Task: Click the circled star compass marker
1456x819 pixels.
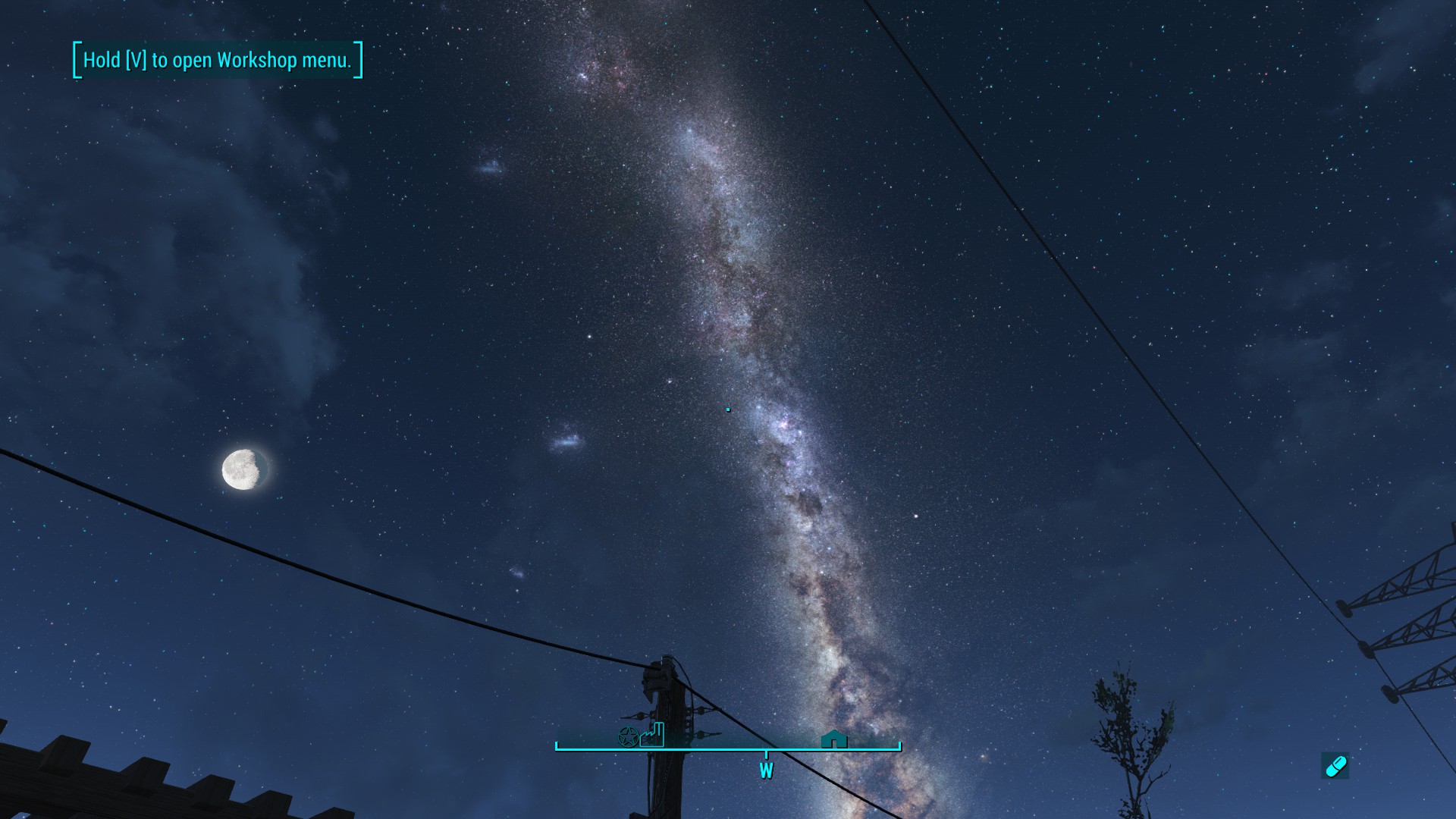Action: pos(628,736)
